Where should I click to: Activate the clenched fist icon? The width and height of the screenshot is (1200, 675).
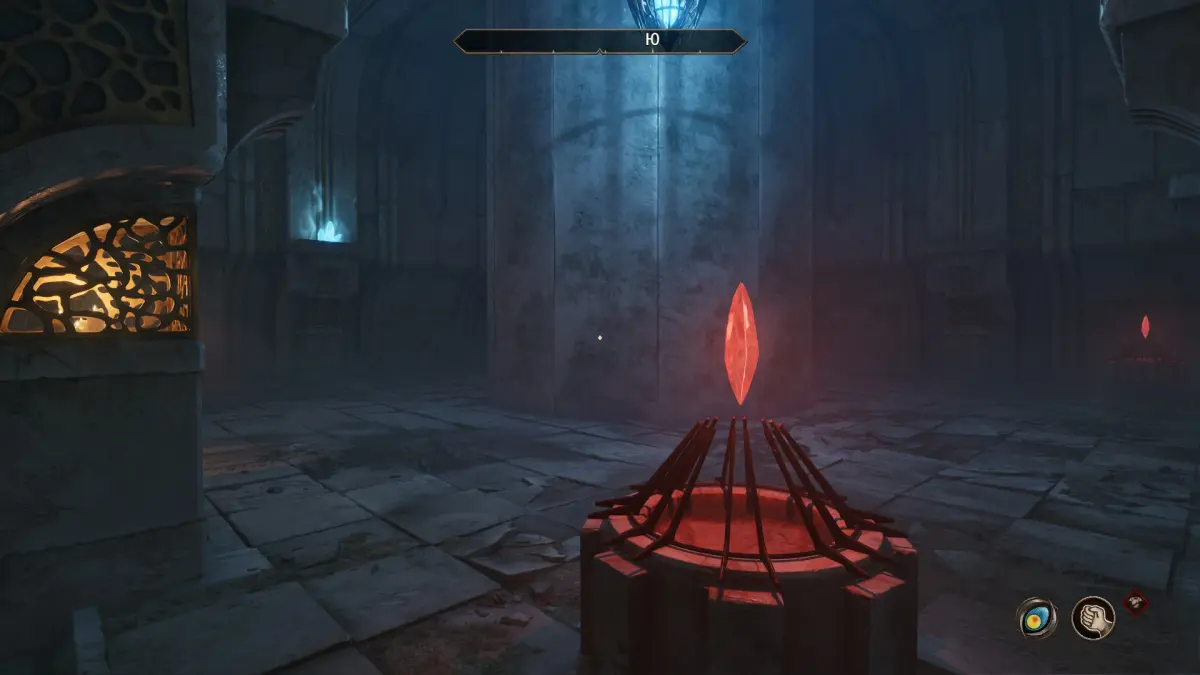[x=1093, y=617]
